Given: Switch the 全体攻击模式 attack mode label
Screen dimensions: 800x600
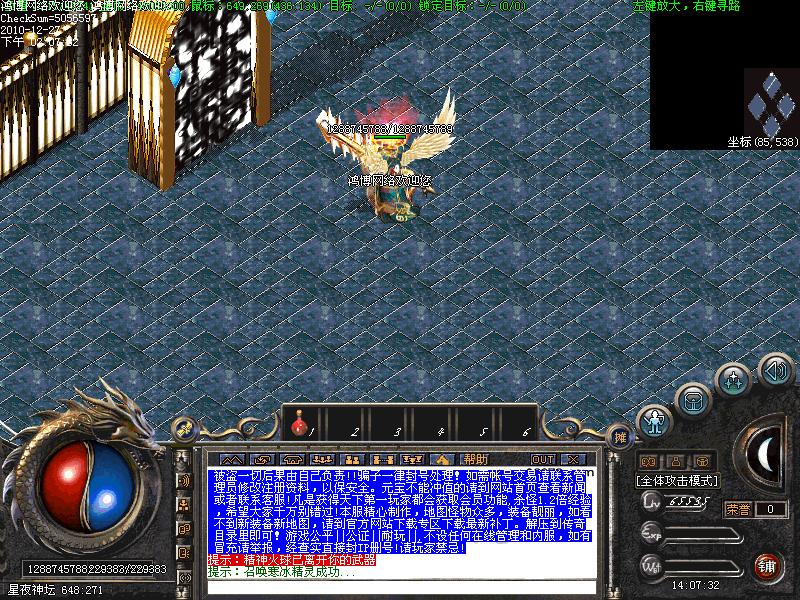Looking at the screenshot, I should 677,481.
